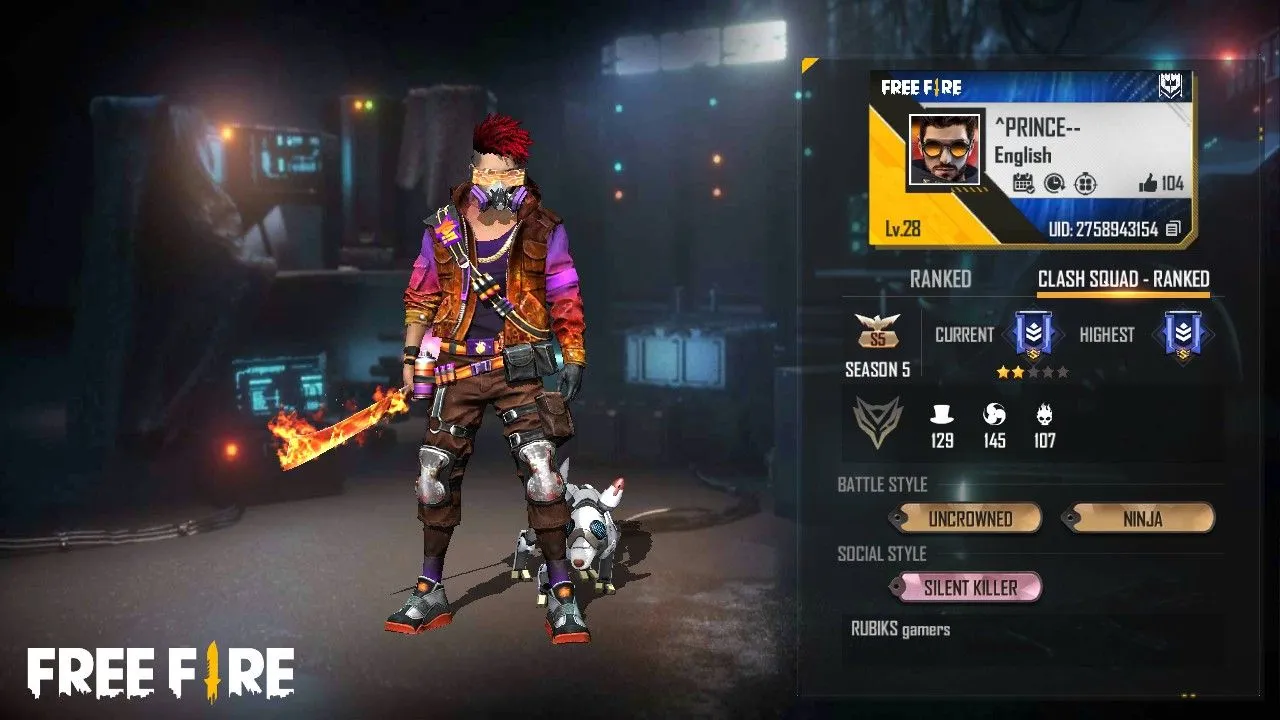Open the calendar icon on profile card
The width and height of the screenshot is (1280, 720).
pos(1023,183)
